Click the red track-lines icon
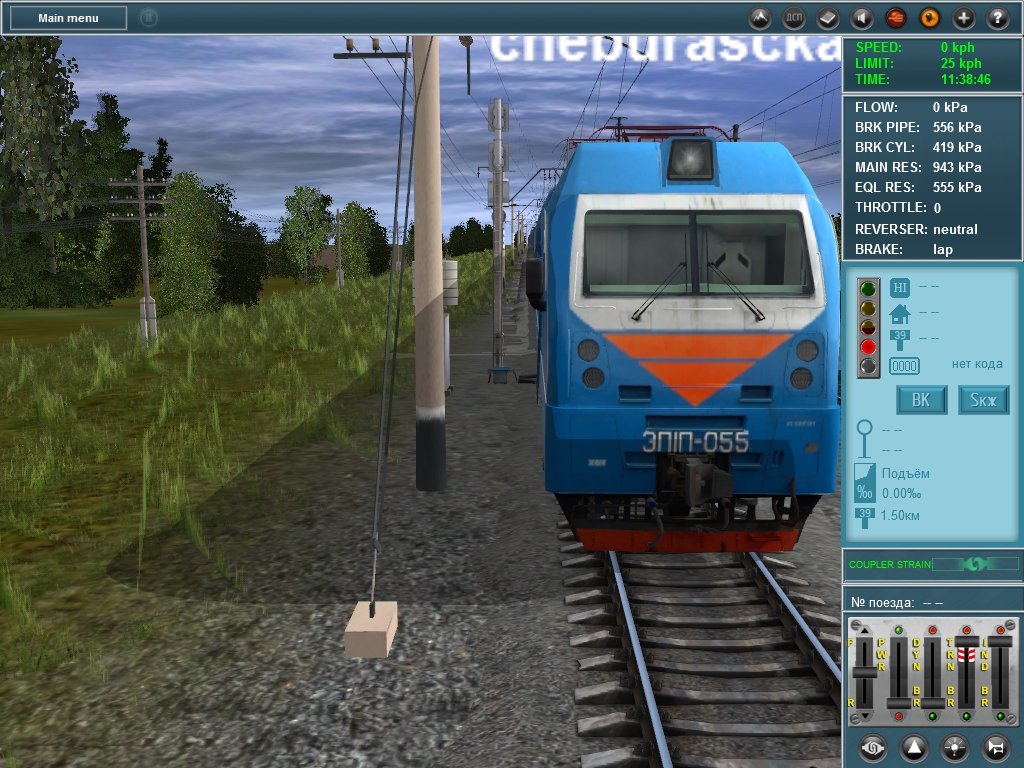 pos(896,18)
